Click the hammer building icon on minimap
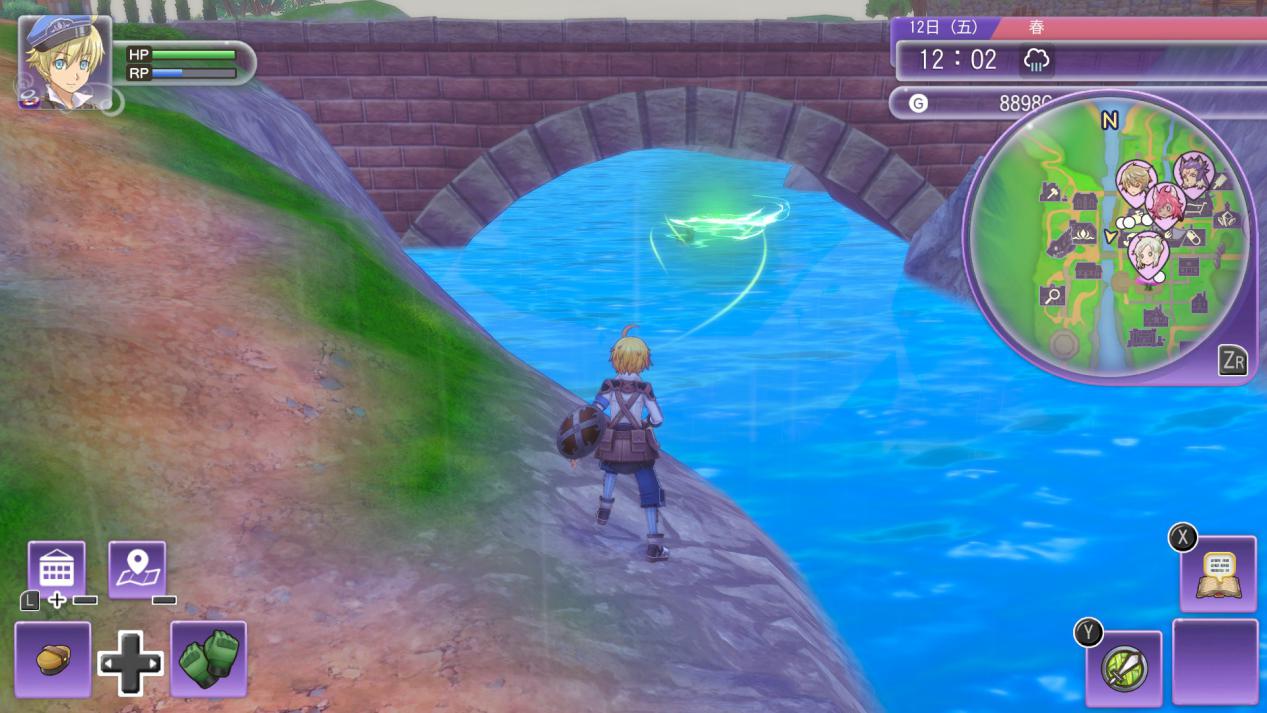1267x713 pixels. click(x=1052, y=192)
